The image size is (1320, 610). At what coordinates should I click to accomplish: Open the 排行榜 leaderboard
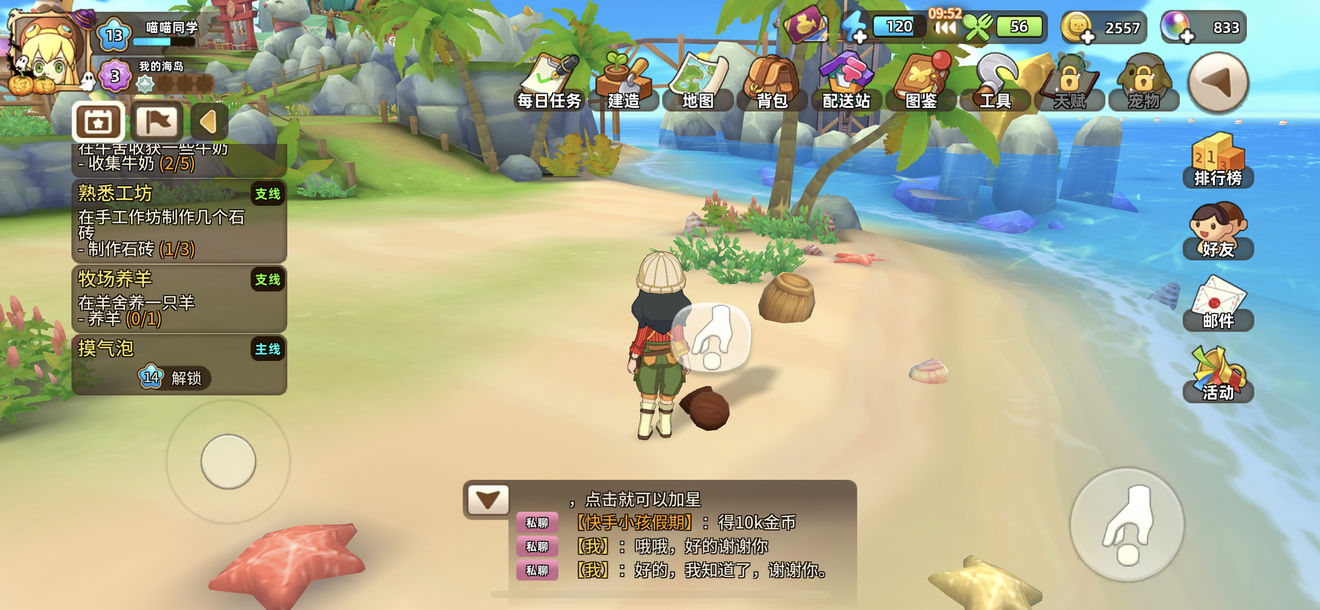(x=1217, y=160)
